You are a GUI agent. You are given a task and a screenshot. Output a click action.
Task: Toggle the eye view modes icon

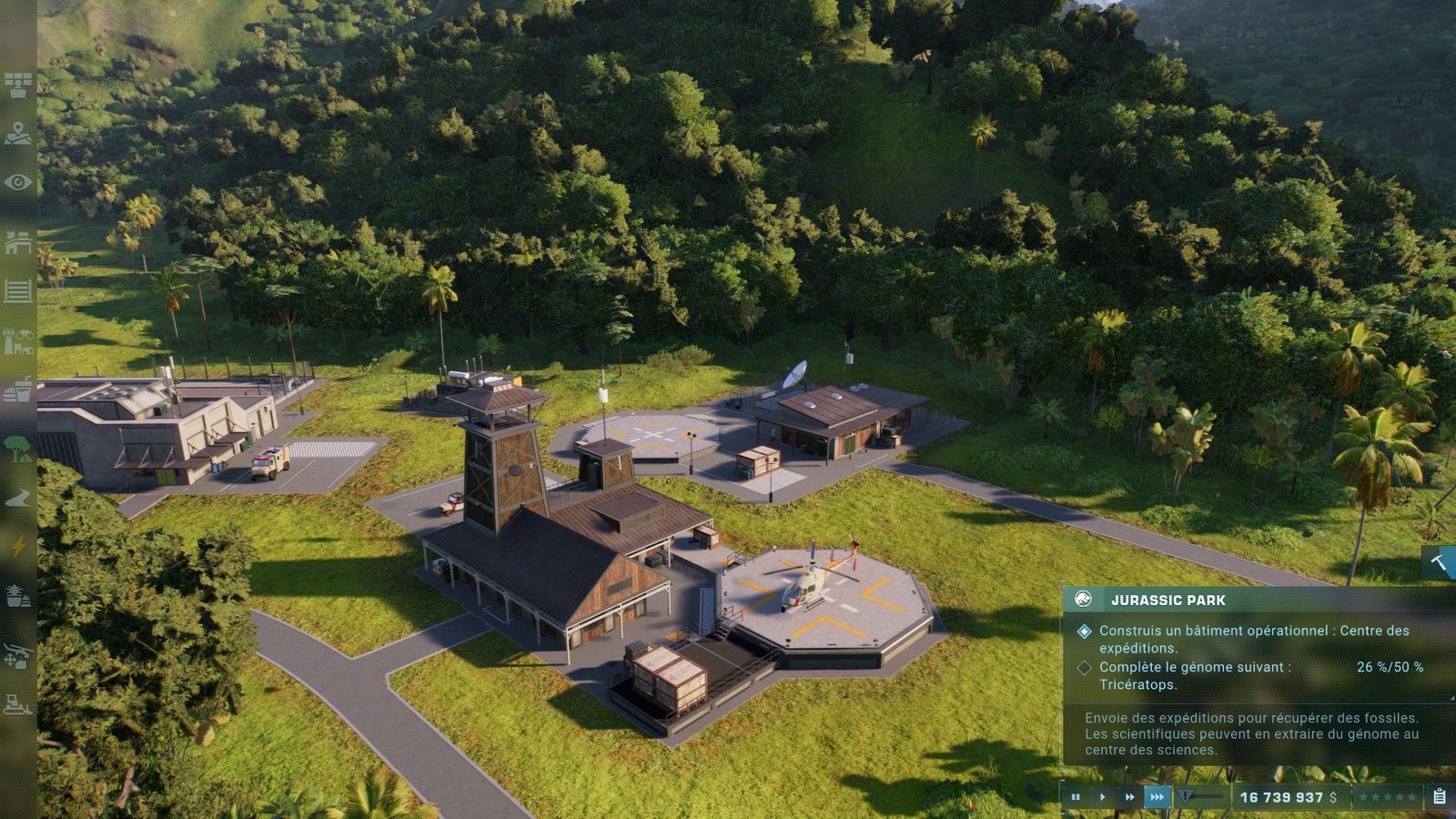click(x=17, y=183)
